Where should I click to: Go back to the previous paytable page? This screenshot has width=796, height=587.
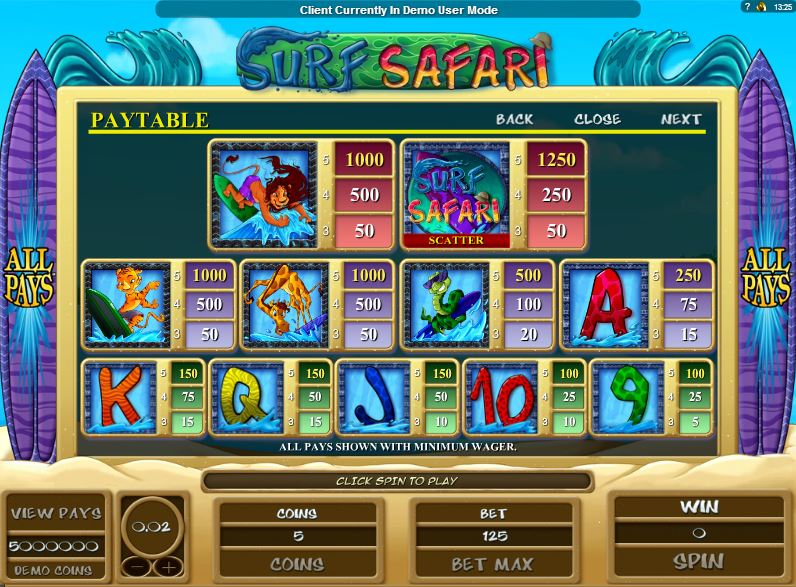pos(515,119)
